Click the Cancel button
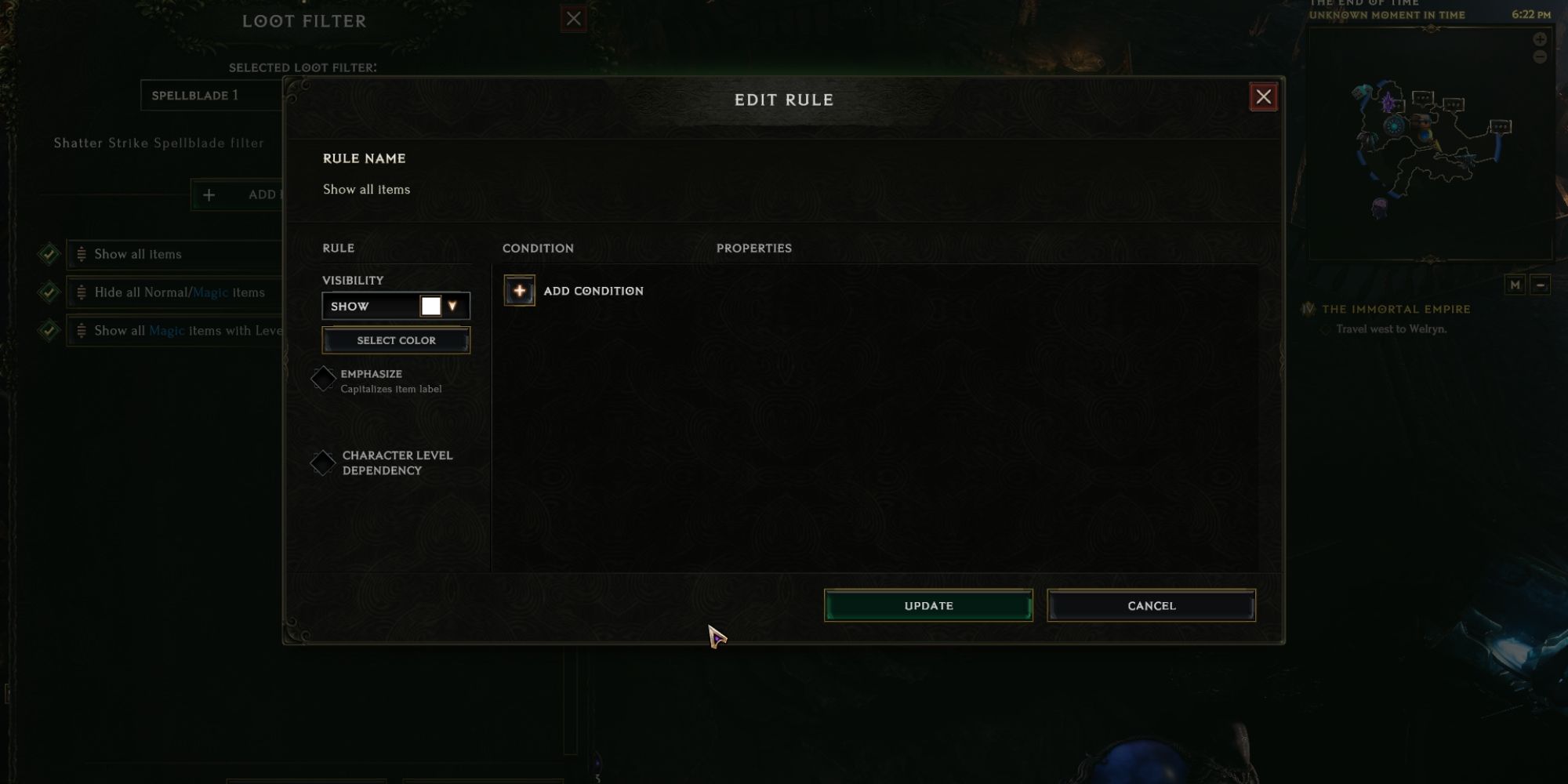The image size is (1568, 784). 1150,605
